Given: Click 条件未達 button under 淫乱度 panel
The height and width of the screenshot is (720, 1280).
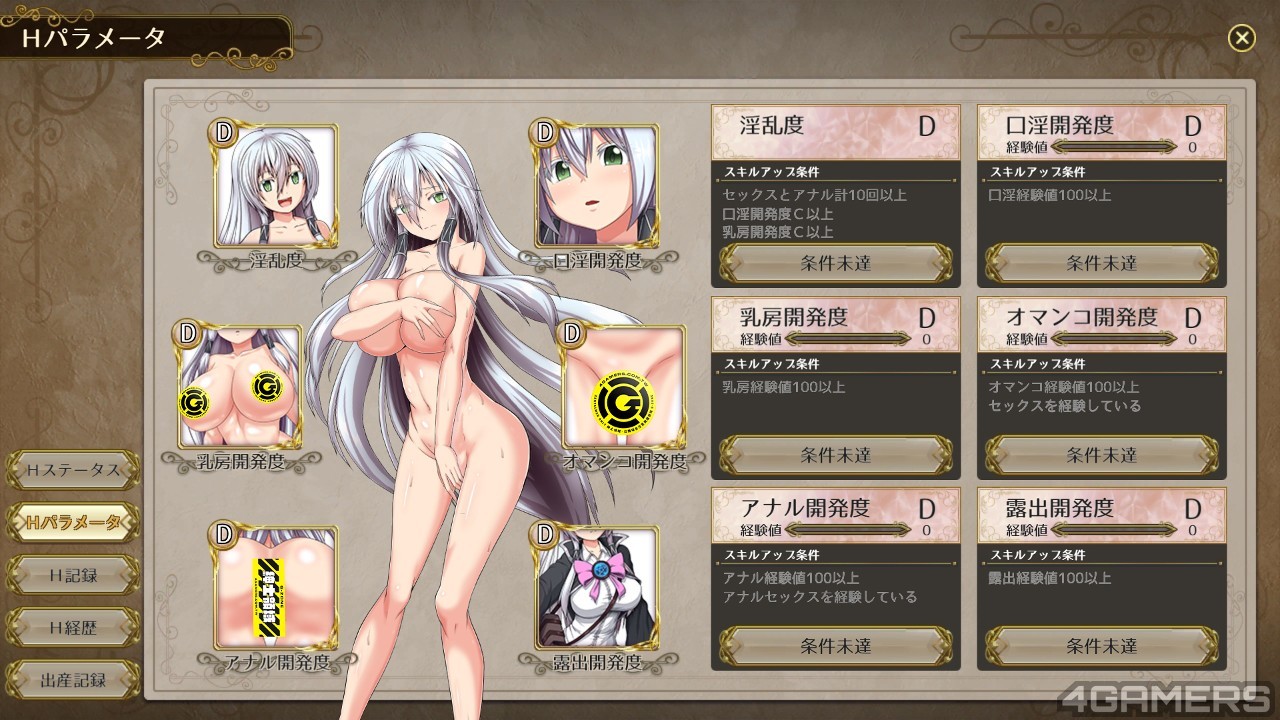Looking at the screenshot, I should point(836,263).
